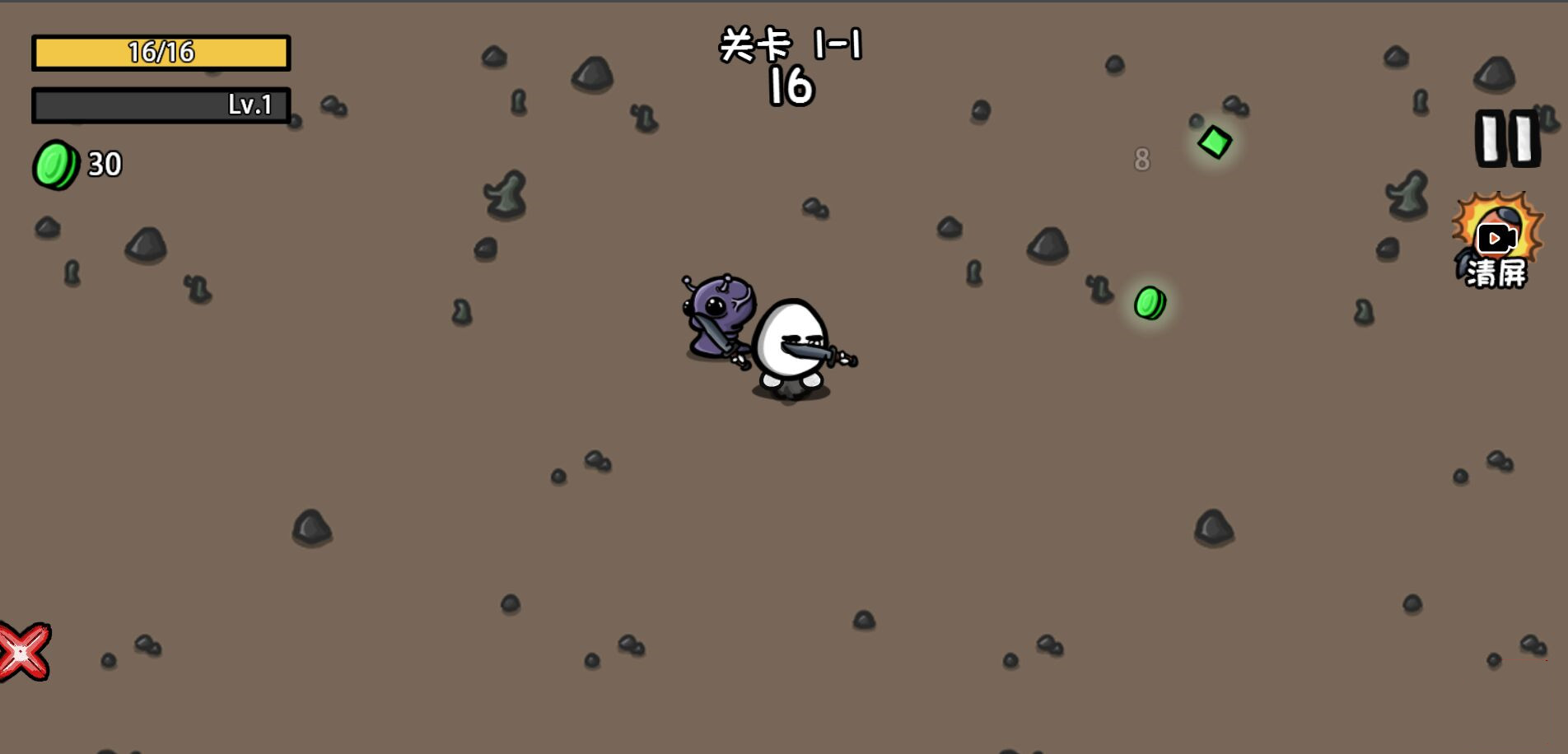Tap the 关卡 1-1 stage title
The width and height of the screenshot is (1568, 754).
pyautogui.click(x=793, y=45)
